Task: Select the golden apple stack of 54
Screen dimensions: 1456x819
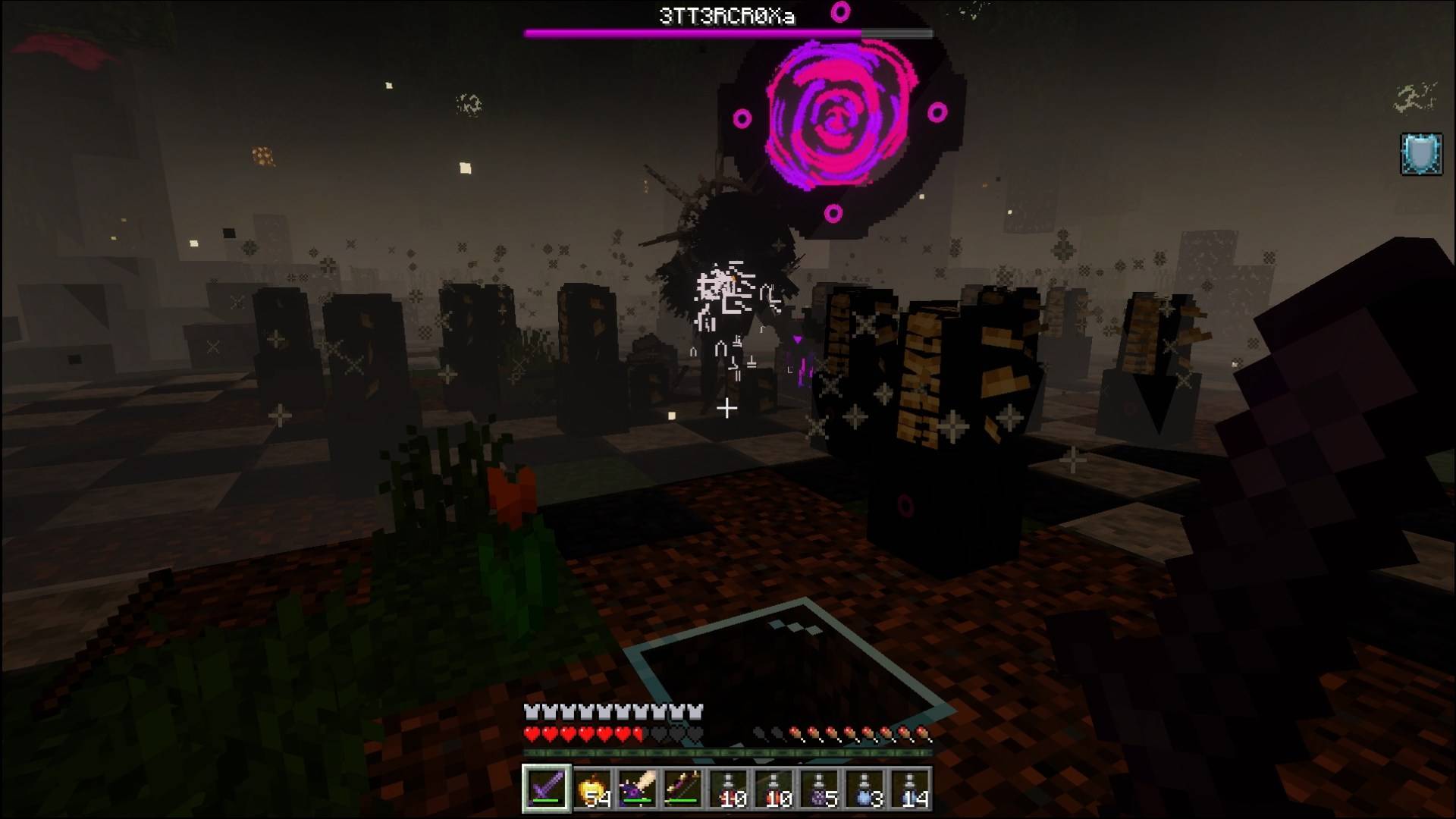Action: coord(591,789)
